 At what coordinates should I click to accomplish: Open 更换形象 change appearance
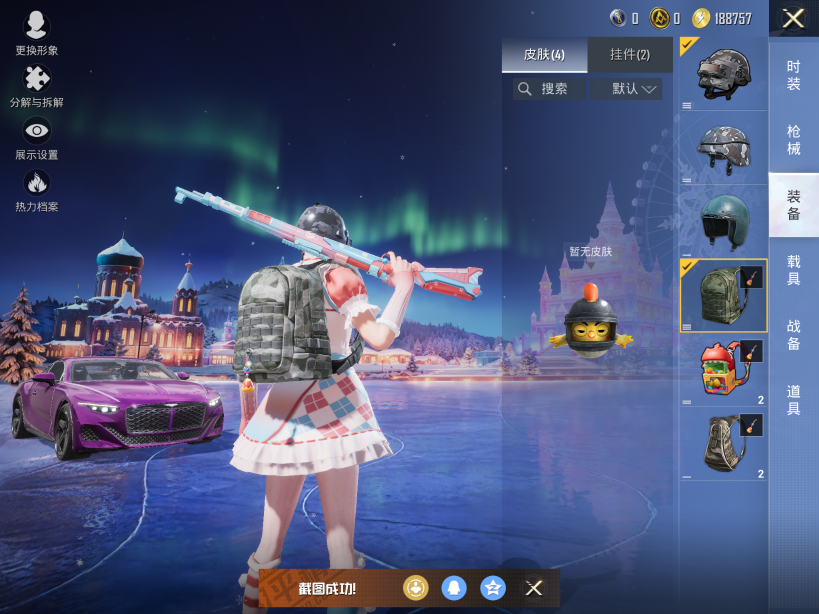pyautogui.click(x=36, y=32)
